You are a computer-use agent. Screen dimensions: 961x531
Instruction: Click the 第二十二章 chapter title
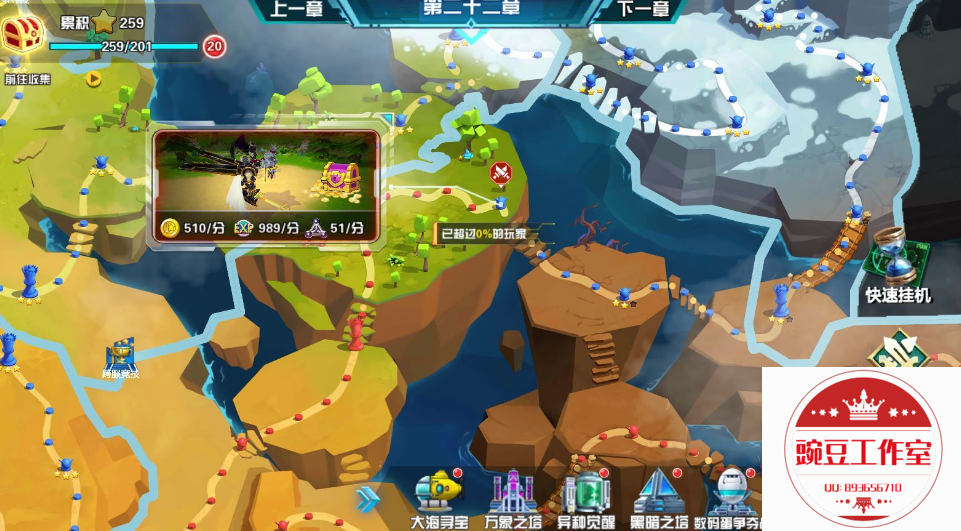[x=471, y=9]
